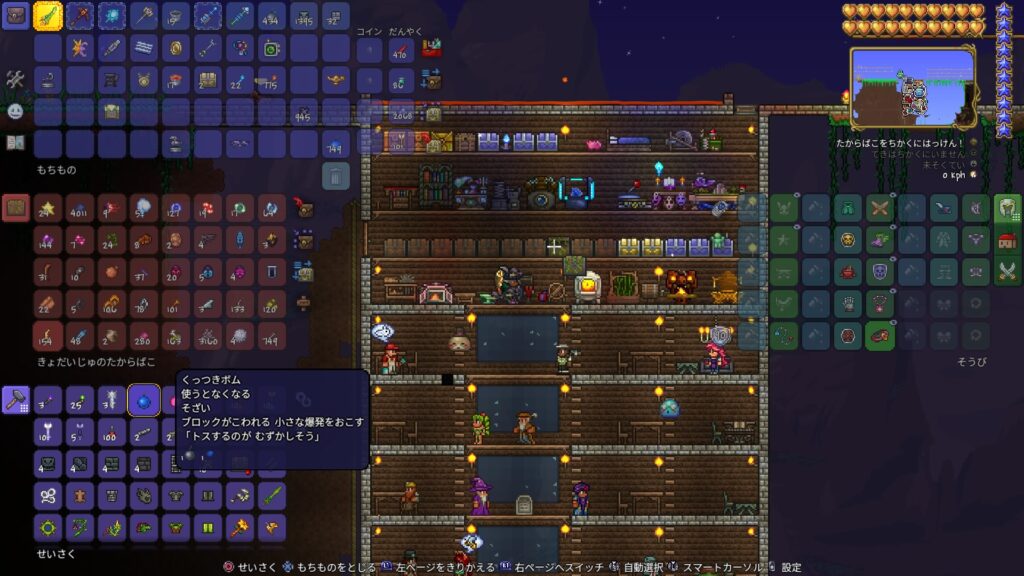The height and width of the screenshot is (576, 1024).
Task: Switch to the crossed swords PvP tab
Action: point(1007,272)
